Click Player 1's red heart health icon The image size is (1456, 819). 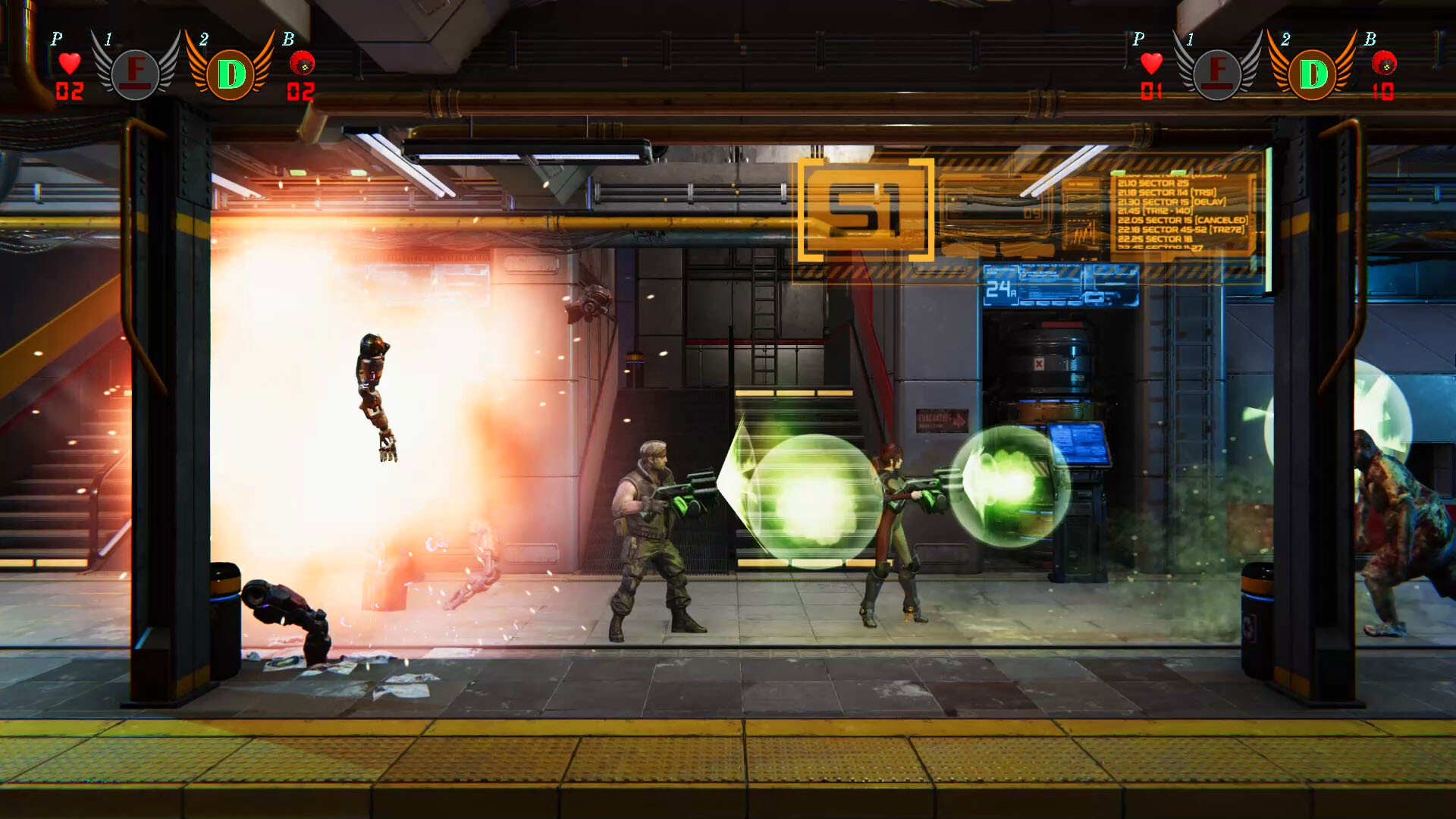(x=71, y=64)
